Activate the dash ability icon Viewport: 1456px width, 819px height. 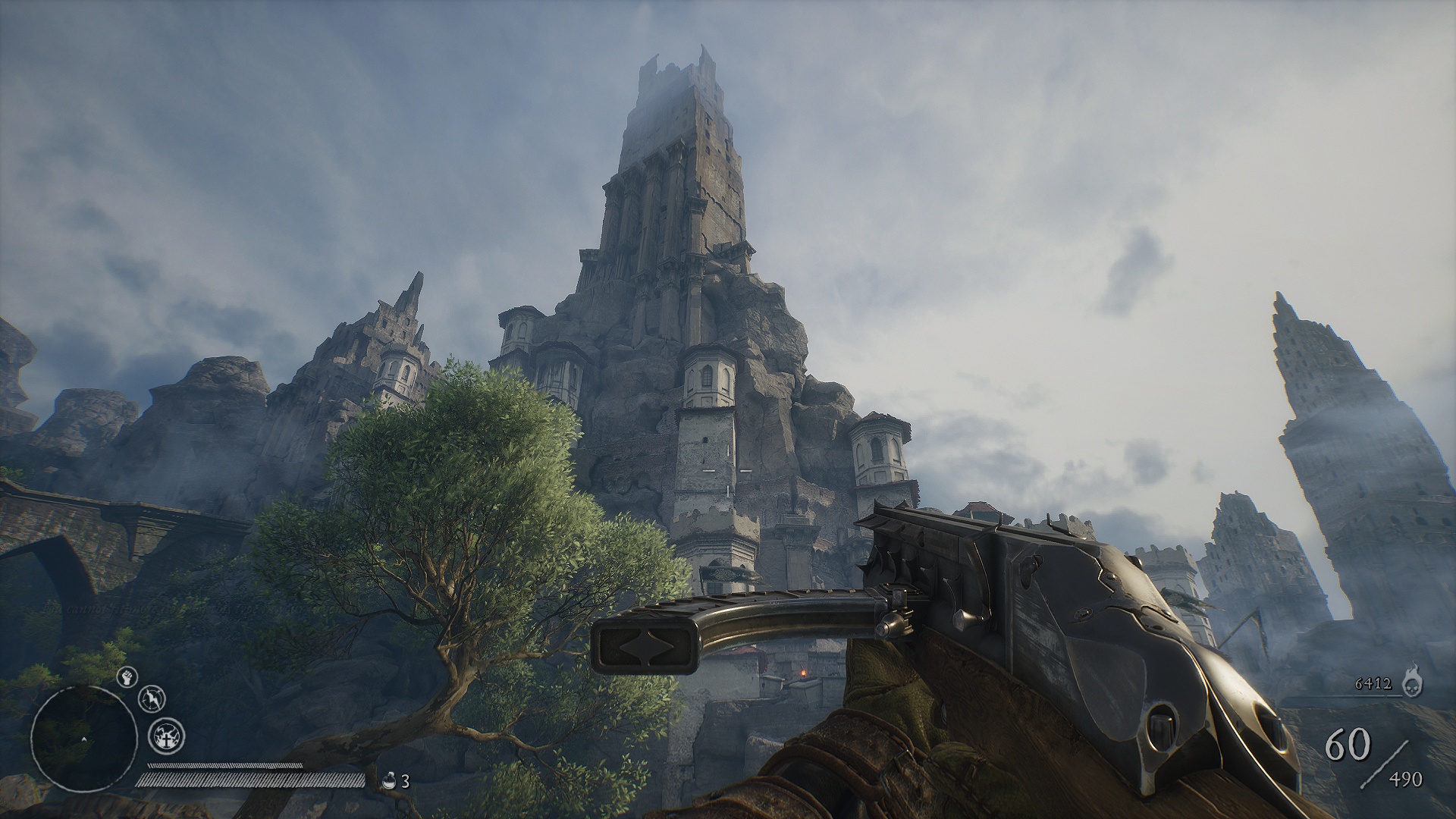pos(152,699)
